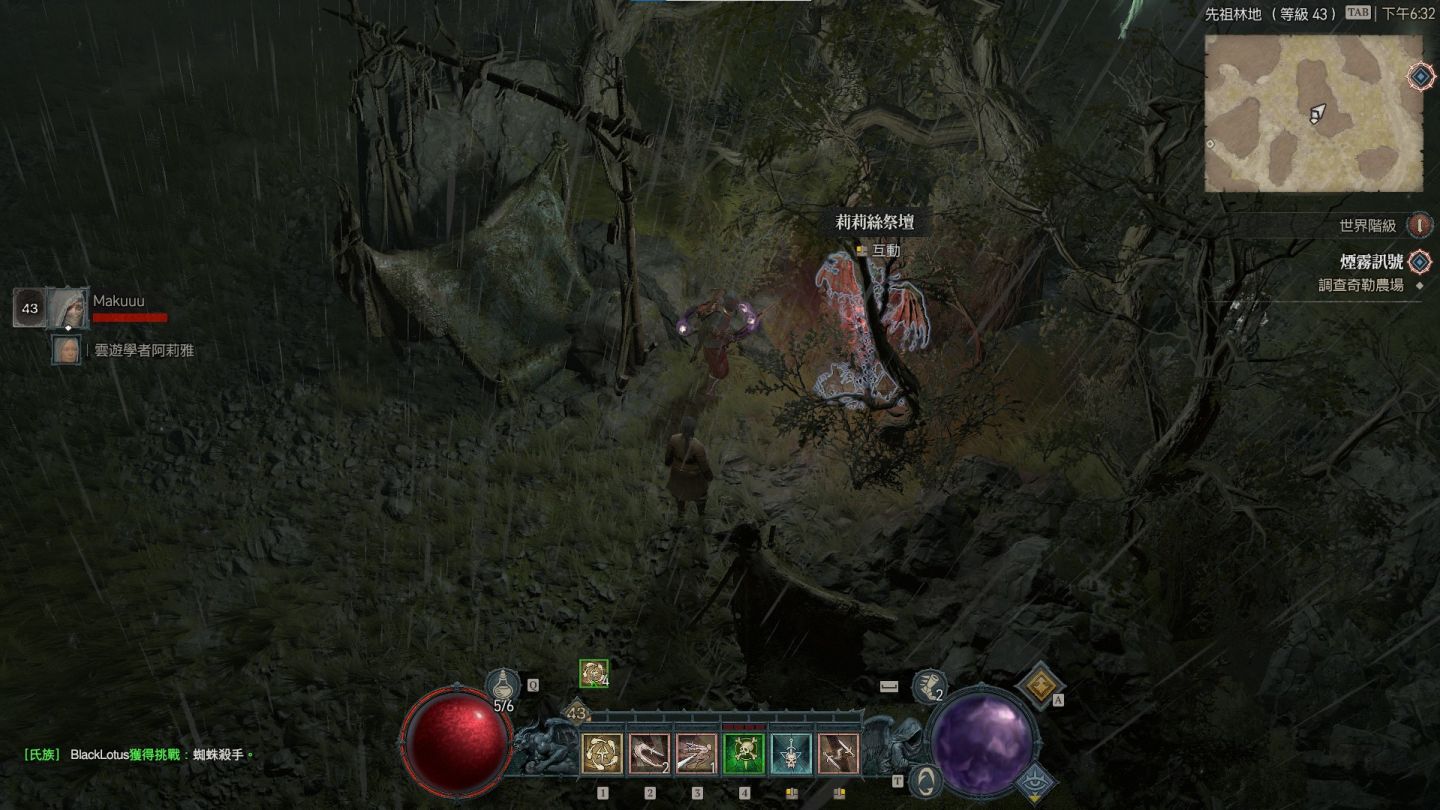Click the green-bordered buff icon above hotbar
Image resolution: width=1440 pixels, height=810 pixels.
tap(593, 674)
